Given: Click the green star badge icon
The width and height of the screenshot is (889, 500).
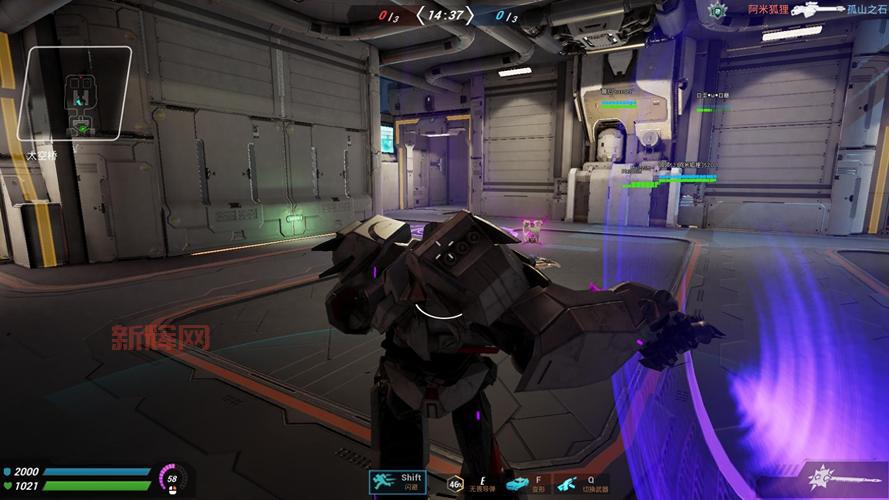Looking at the screenshot, I should coord(716,10).
